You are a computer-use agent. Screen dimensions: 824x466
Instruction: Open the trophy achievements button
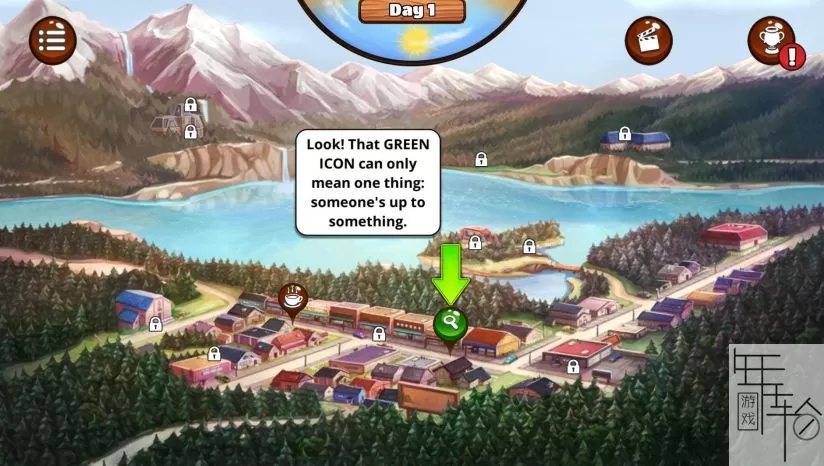click(x=771, y=40)
